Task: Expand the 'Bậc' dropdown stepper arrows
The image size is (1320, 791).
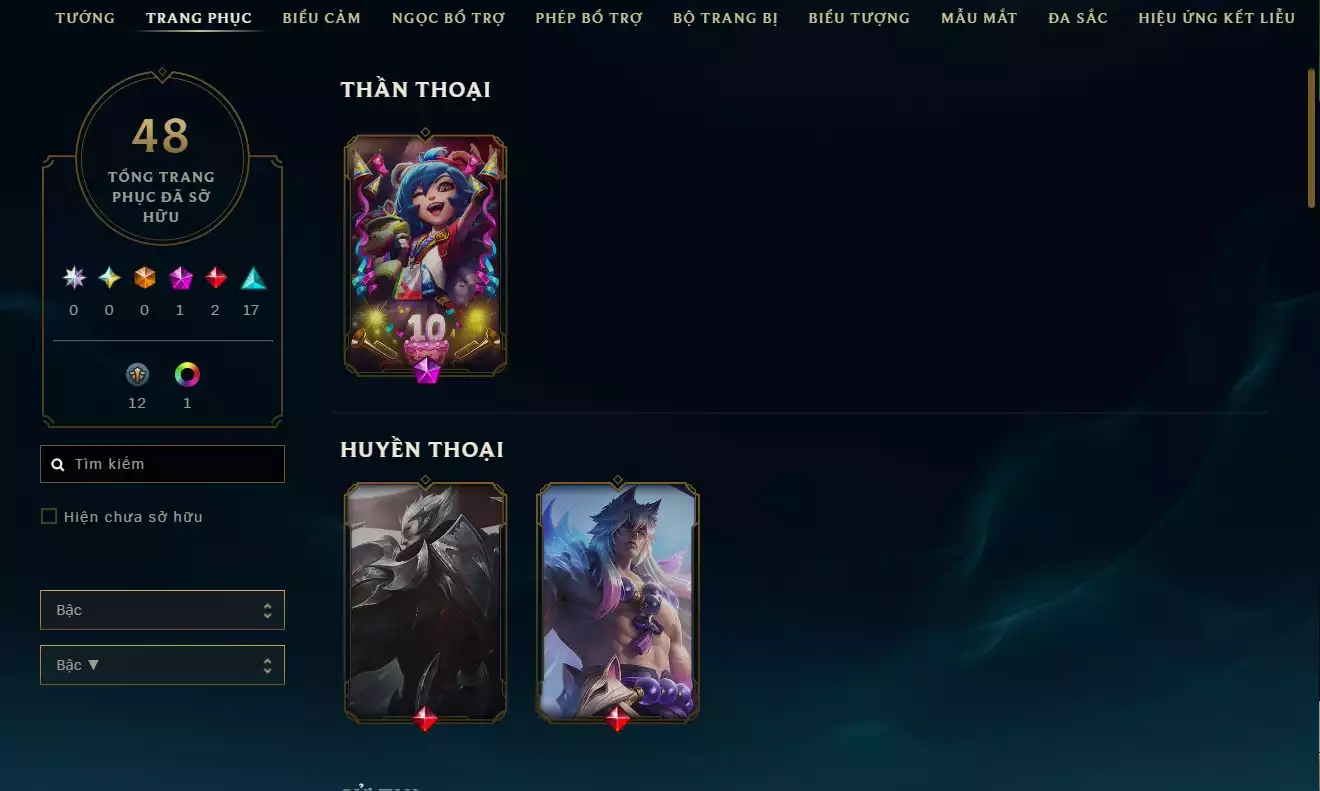Action: 267,609
